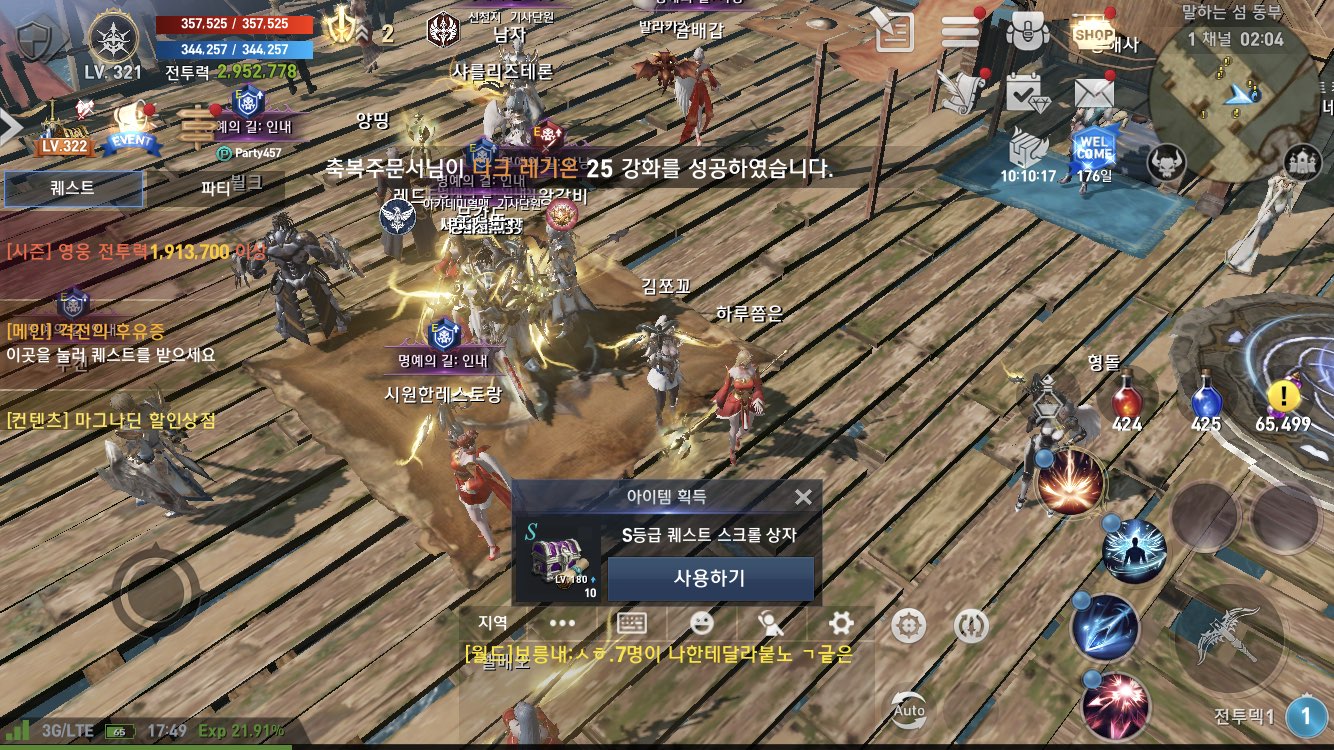
Task: Open chat settings gear icon
Action: 841,624
